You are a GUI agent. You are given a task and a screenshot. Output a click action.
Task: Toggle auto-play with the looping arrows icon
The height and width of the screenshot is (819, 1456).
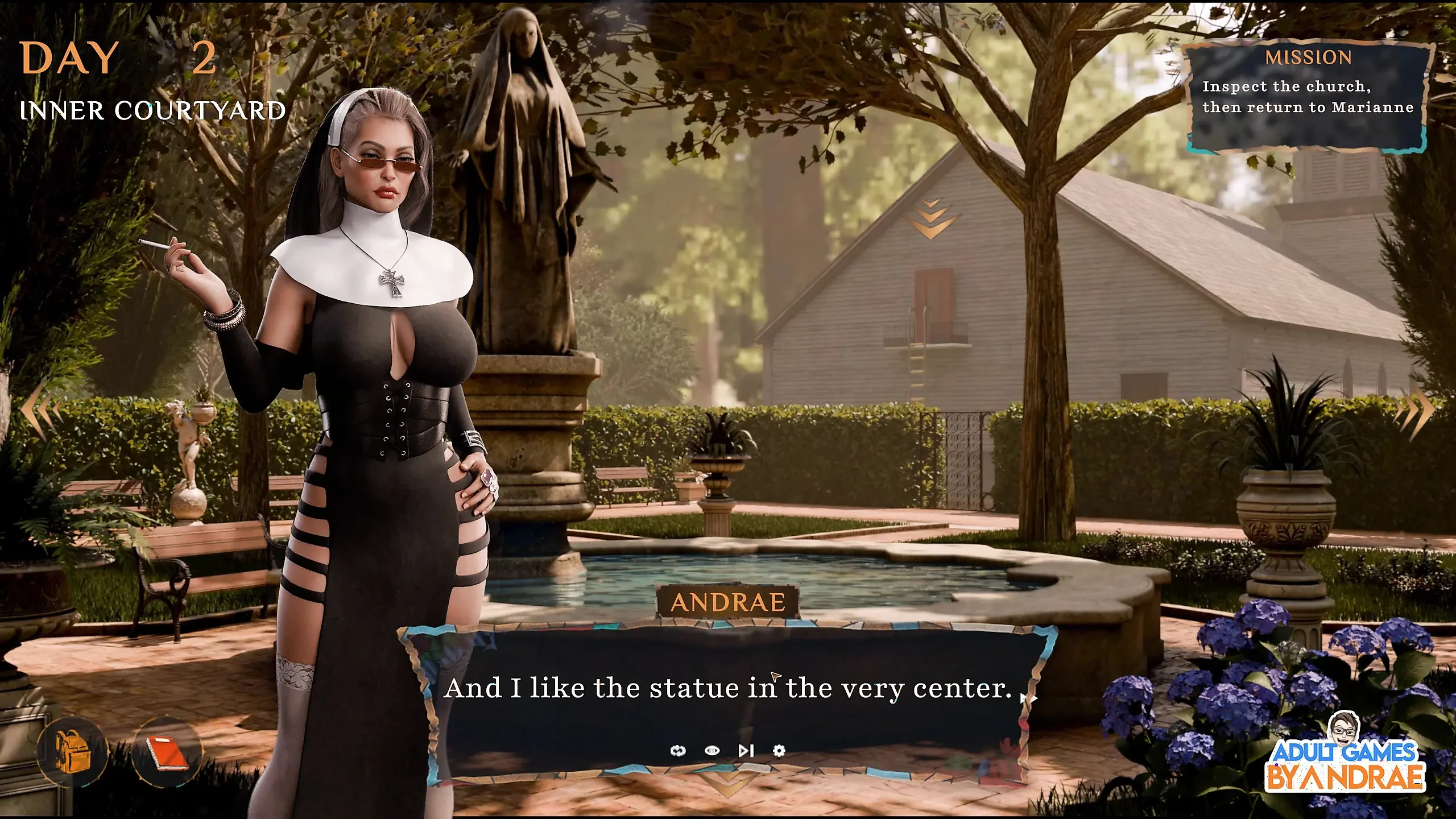(678, 751)
